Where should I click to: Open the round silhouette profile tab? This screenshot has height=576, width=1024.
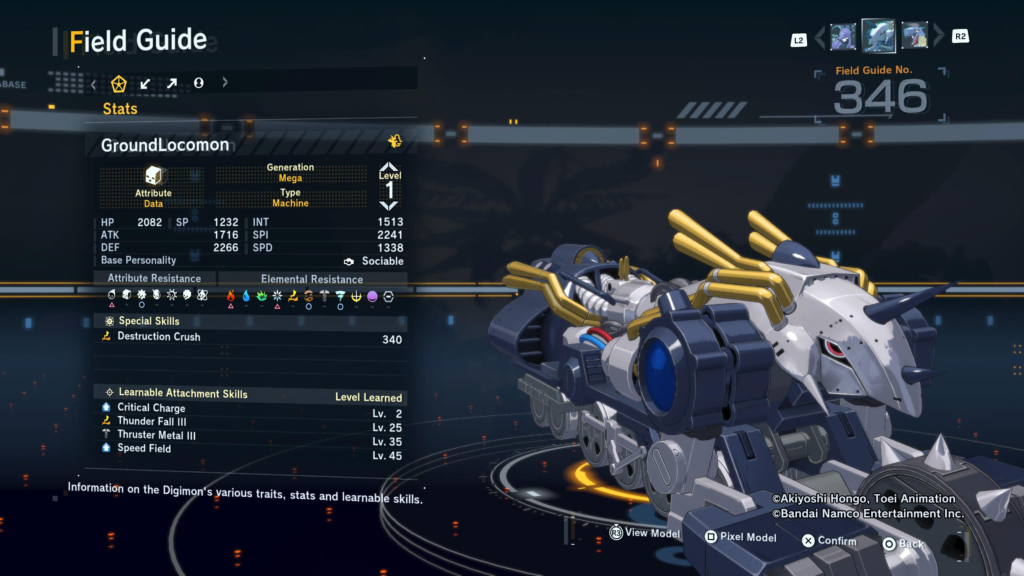point(198,83)
